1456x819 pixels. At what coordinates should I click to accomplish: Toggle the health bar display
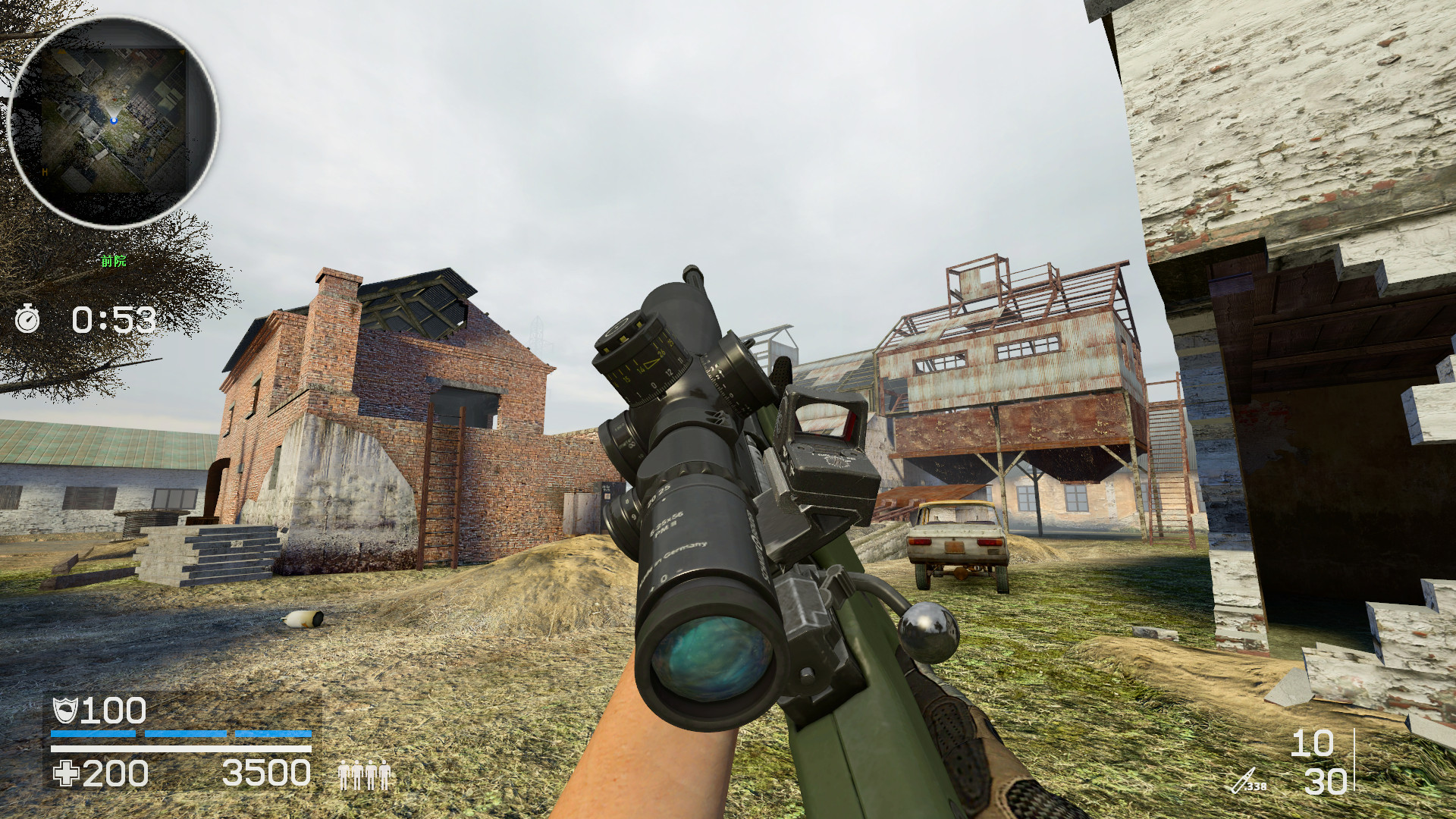click(182, 749)
